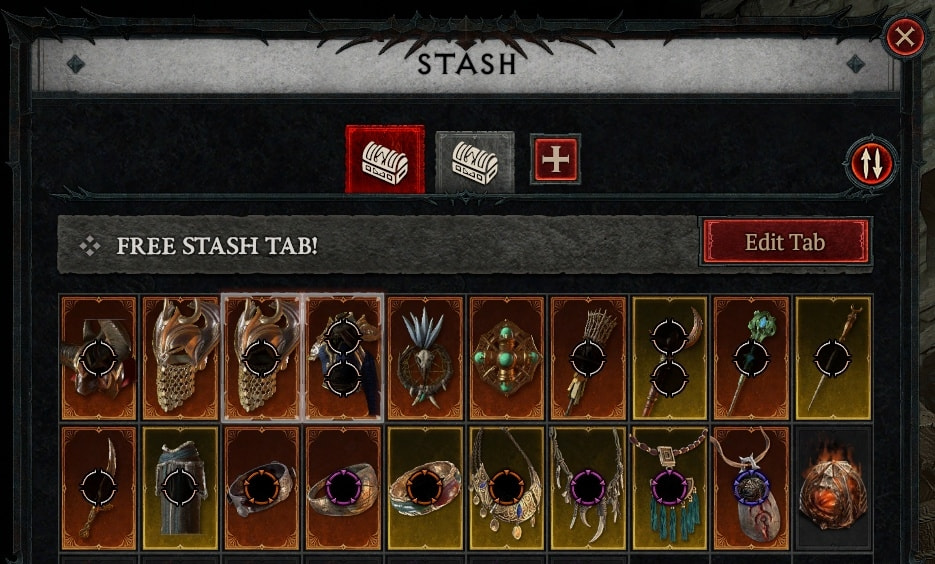Select the wand topped with a green gem
This screenshot has height=564, width=935.
pos(751,357)
